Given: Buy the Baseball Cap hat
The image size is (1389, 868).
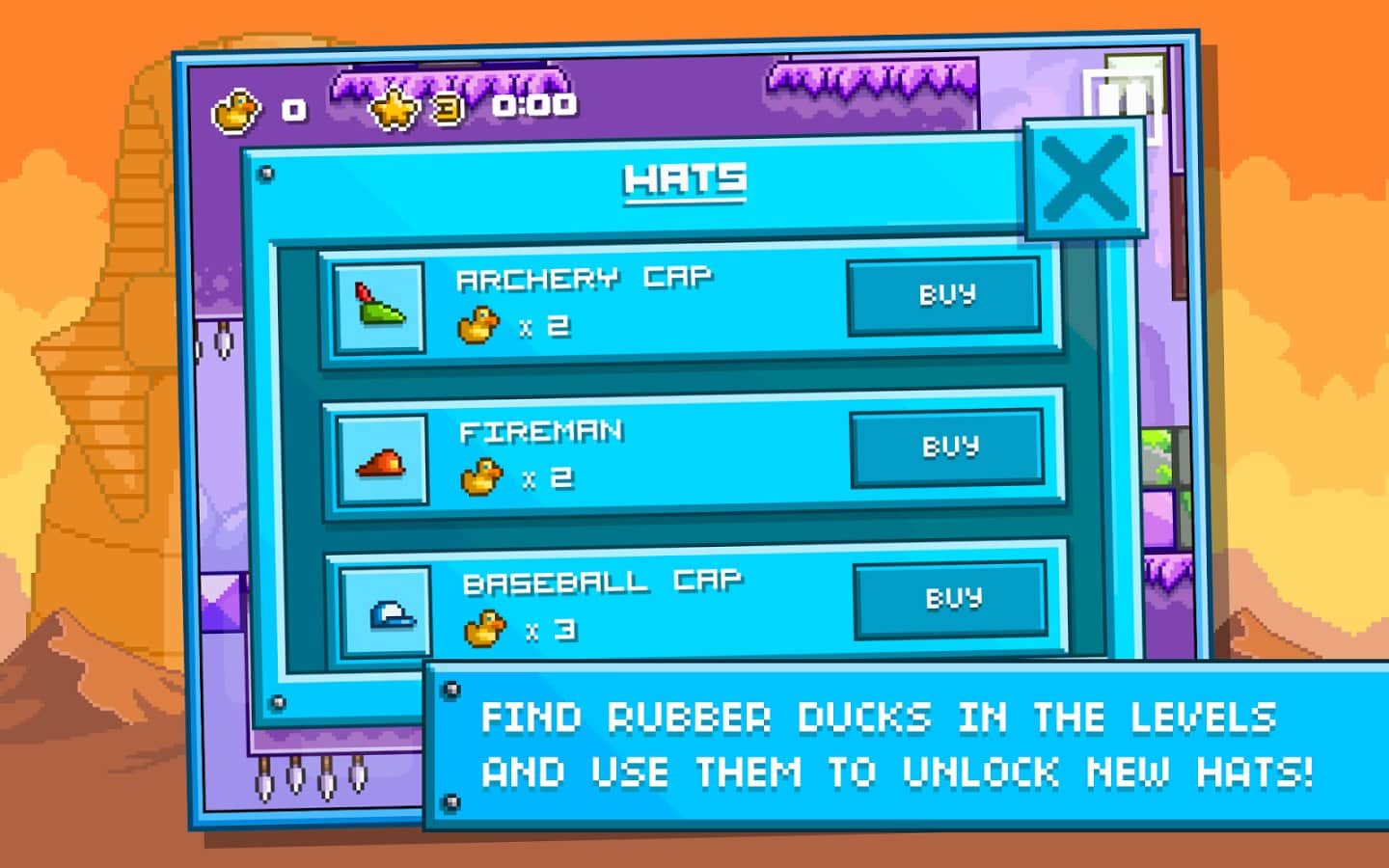Looking at the screenshot, I should click(951, 599).
